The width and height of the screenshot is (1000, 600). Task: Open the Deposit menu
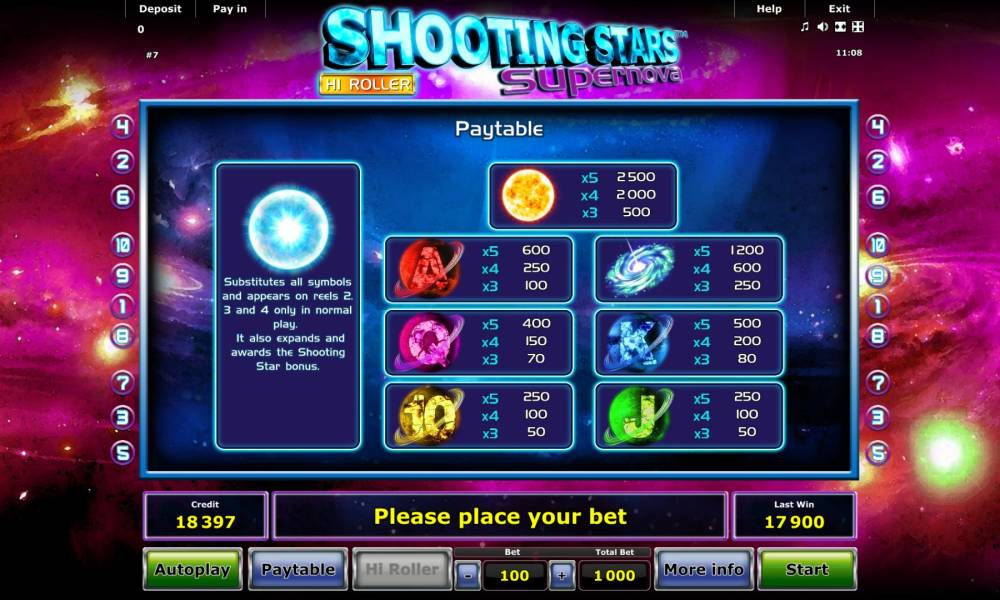pos(160,9)
